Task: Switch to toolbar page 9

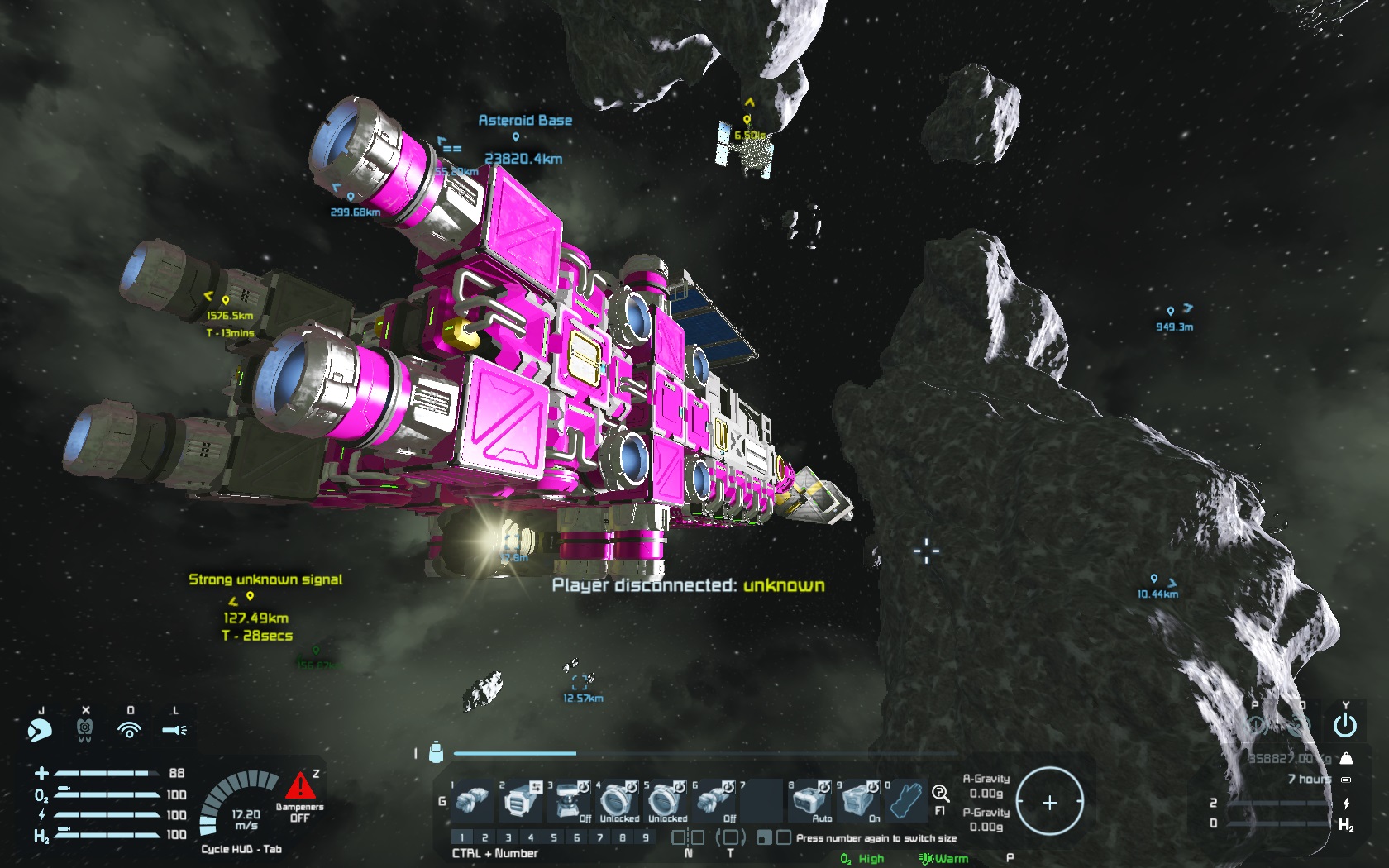Action: pos(646,837)
